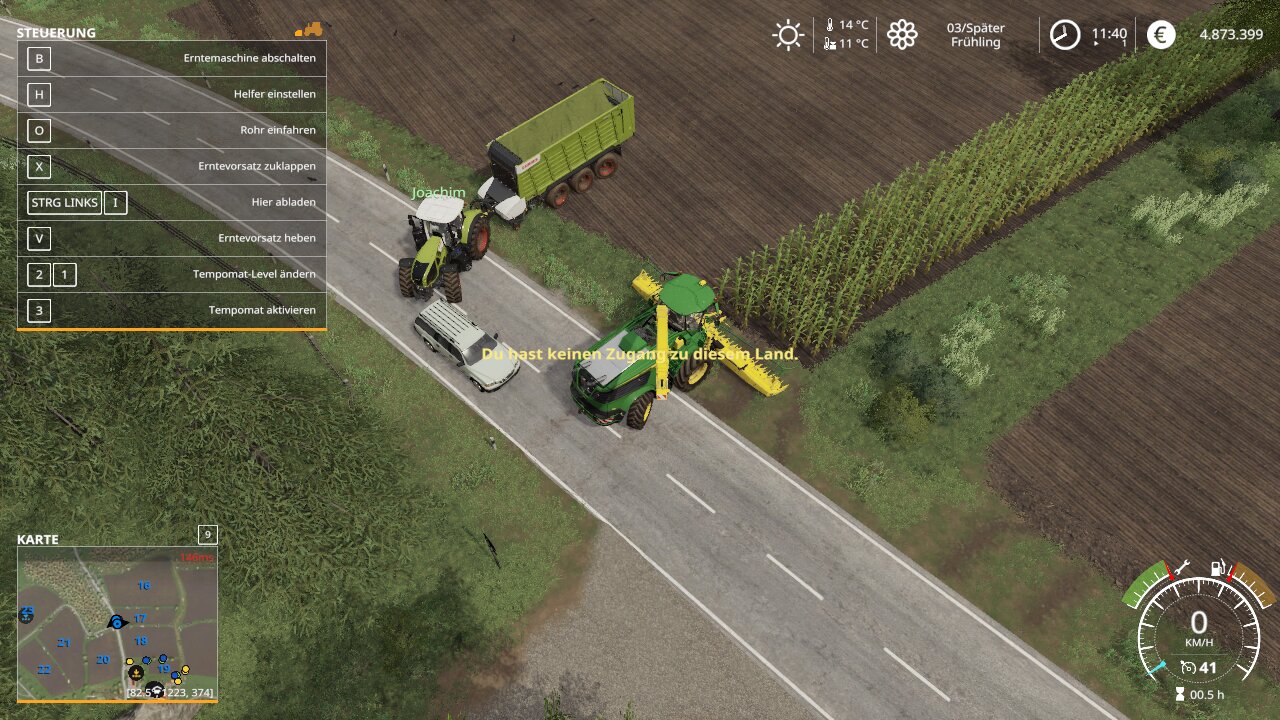
Task: Choose field 22 on the minimap
Action: (x=44, y=670)
